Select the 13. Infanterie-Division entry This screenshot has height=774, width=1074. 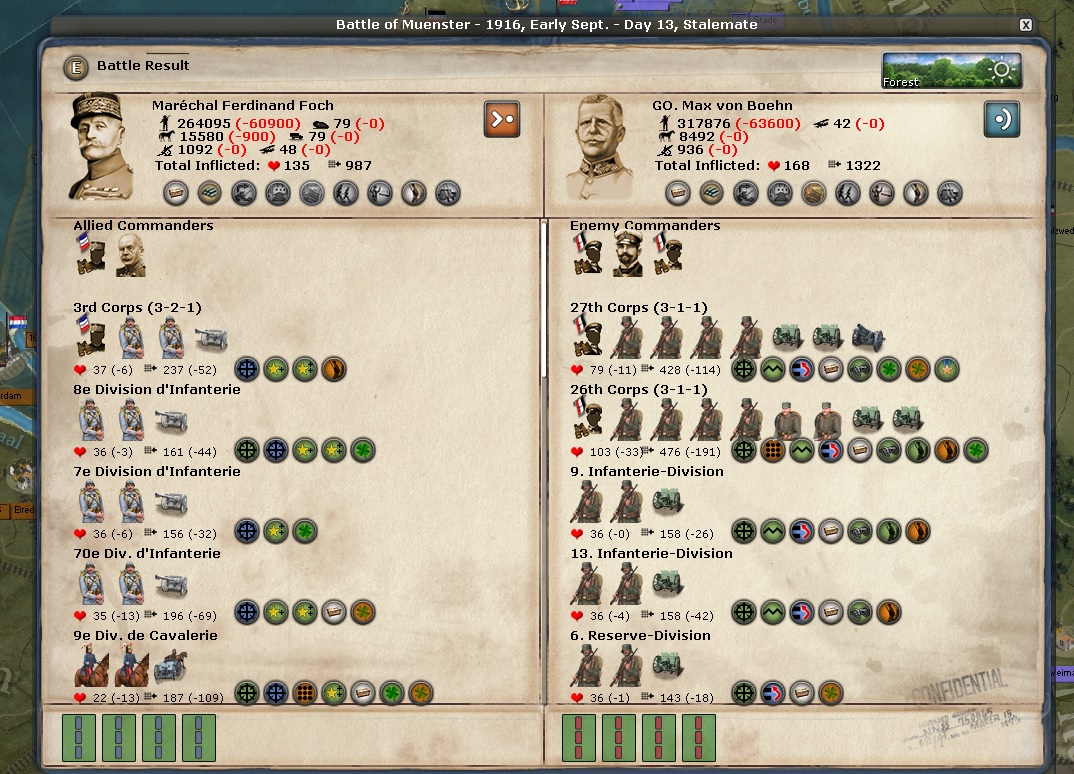point(651,554)
